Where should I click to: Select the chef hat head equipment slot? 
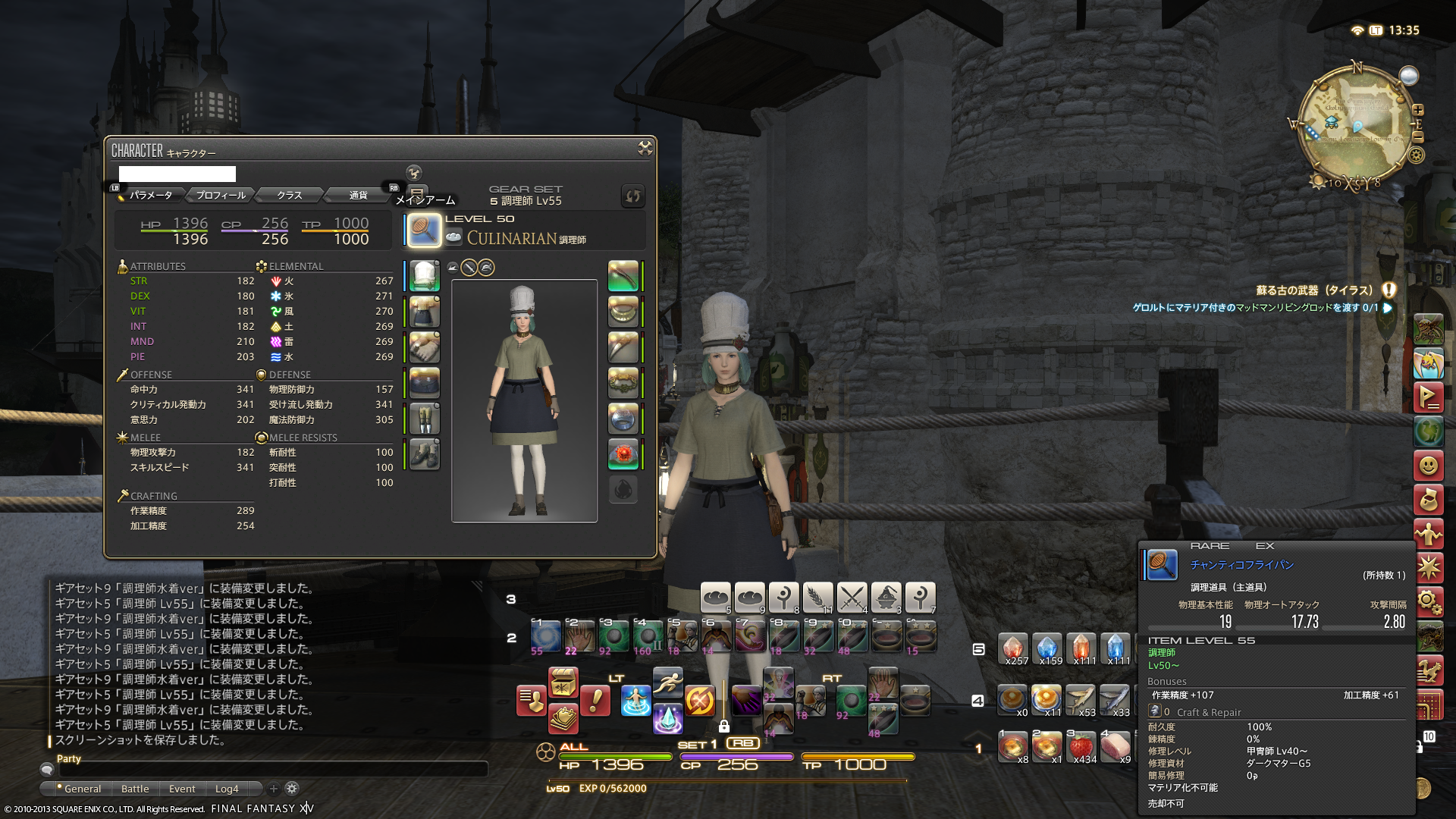tap(424, 275)
